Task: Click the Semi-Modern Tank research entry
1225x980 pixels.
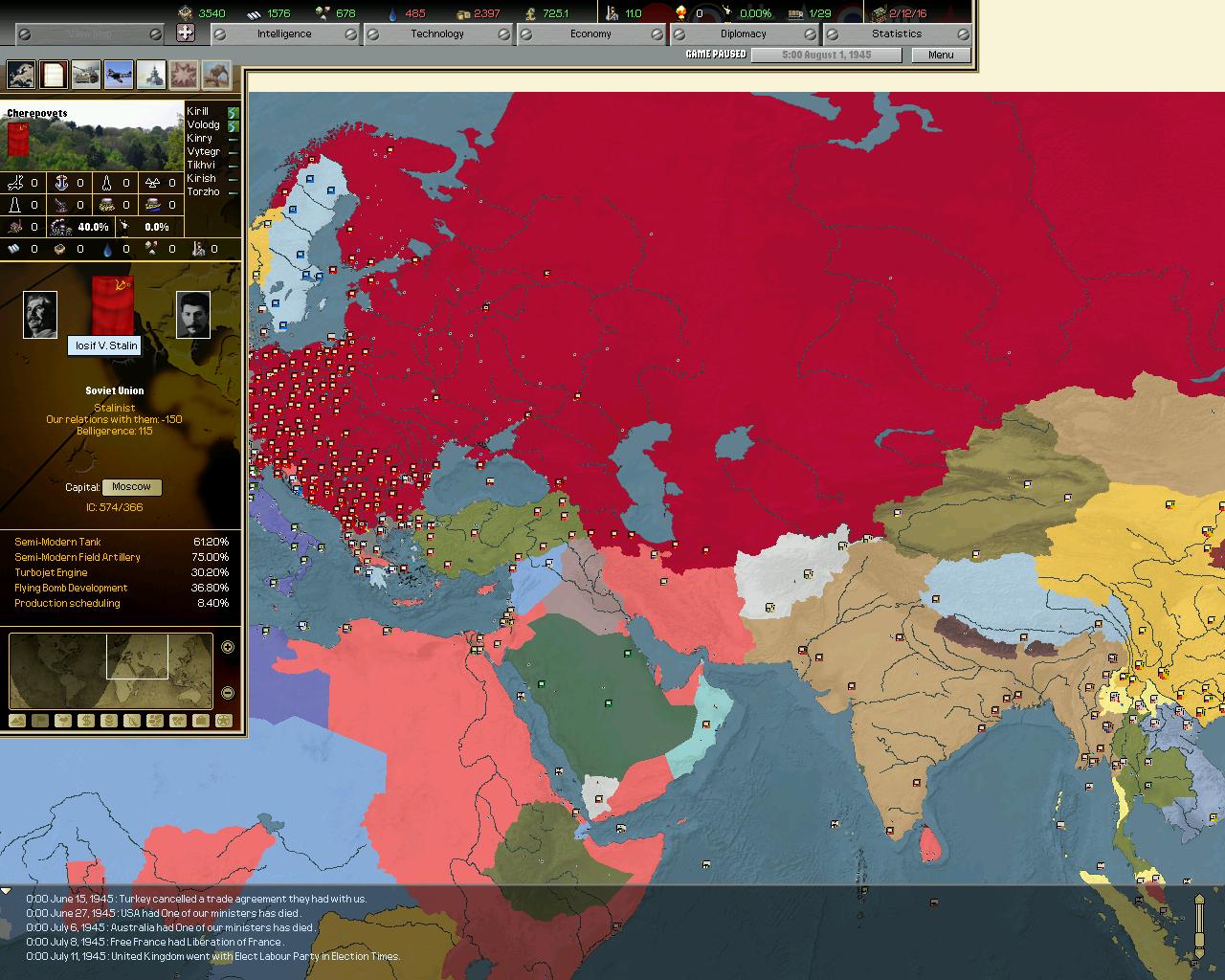Action: (57, 542)
